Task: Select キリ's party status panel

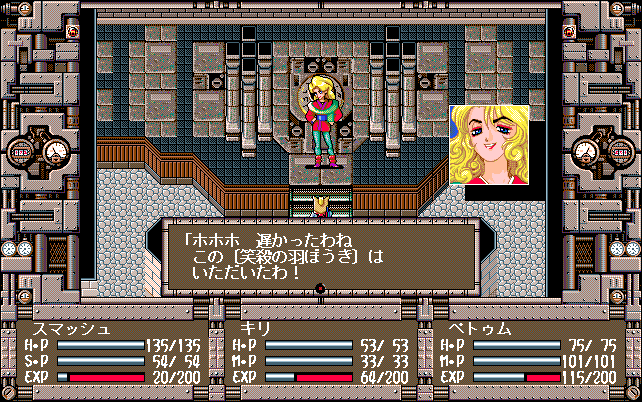Action: coord(320,353)
